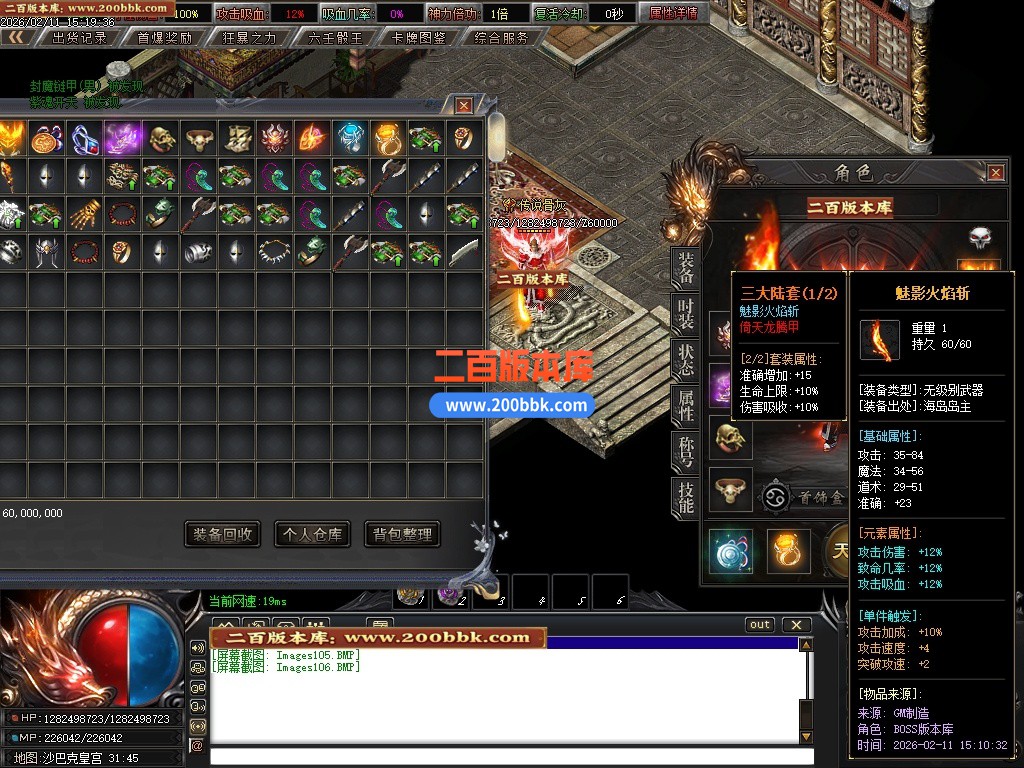The height and width of the screenshot is (768, 1024).
Task: Switch to the 时装 tab
Action: [686, 312]
